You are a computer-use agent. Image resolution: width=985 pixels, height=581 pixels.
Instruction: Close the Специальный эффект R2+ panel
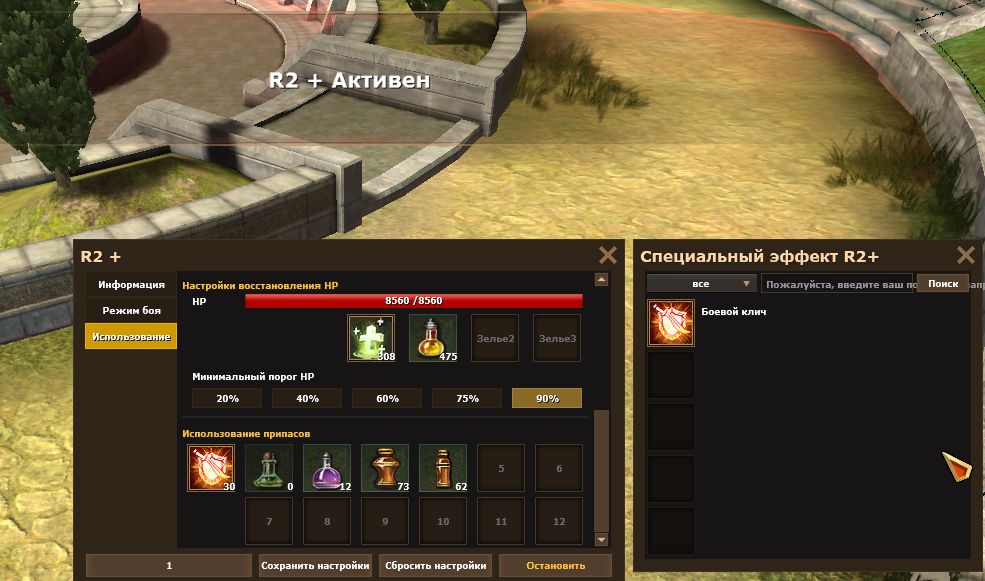click(965, 256)
